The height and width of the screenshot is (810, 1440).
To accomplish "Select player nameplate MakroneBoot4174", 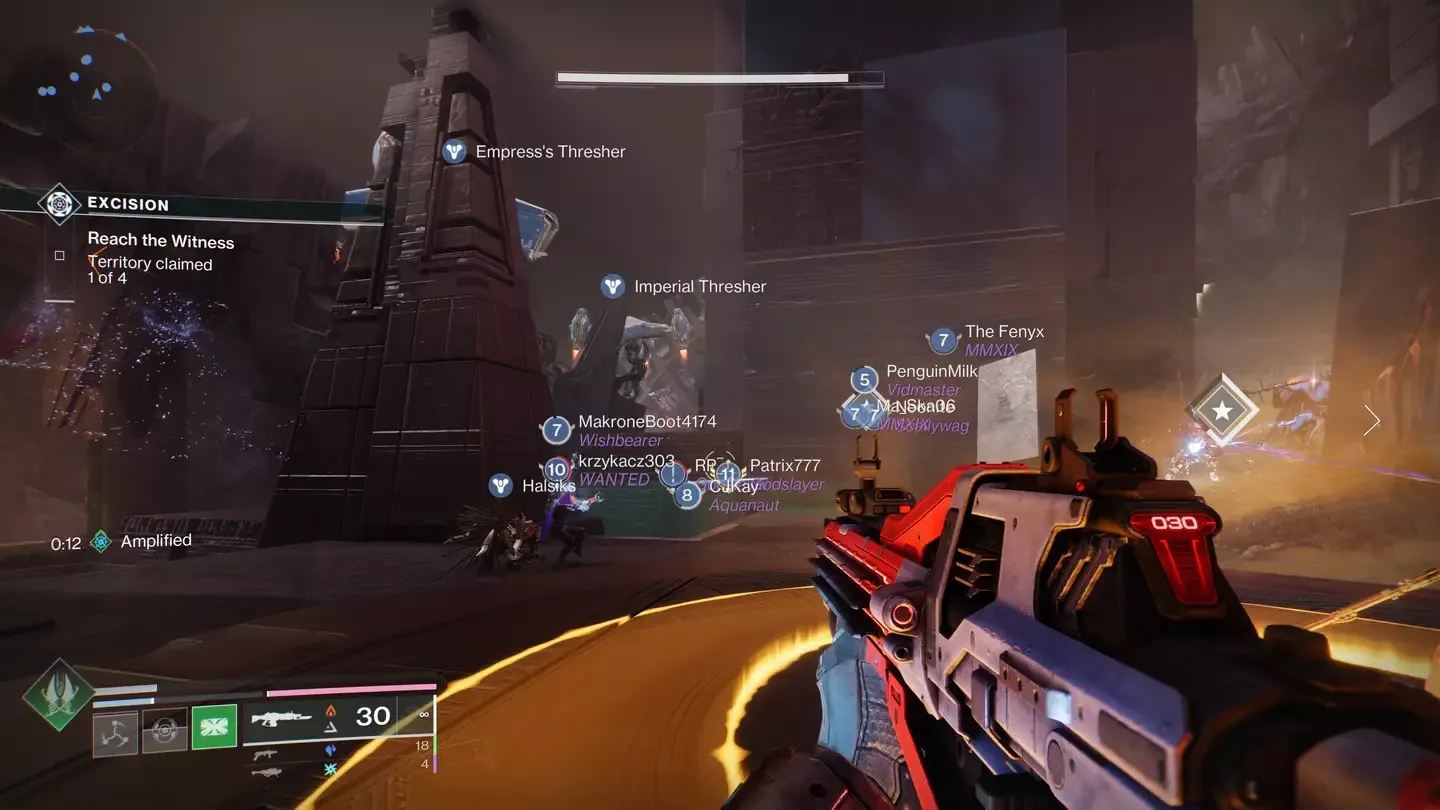I will tap(648, 421).
